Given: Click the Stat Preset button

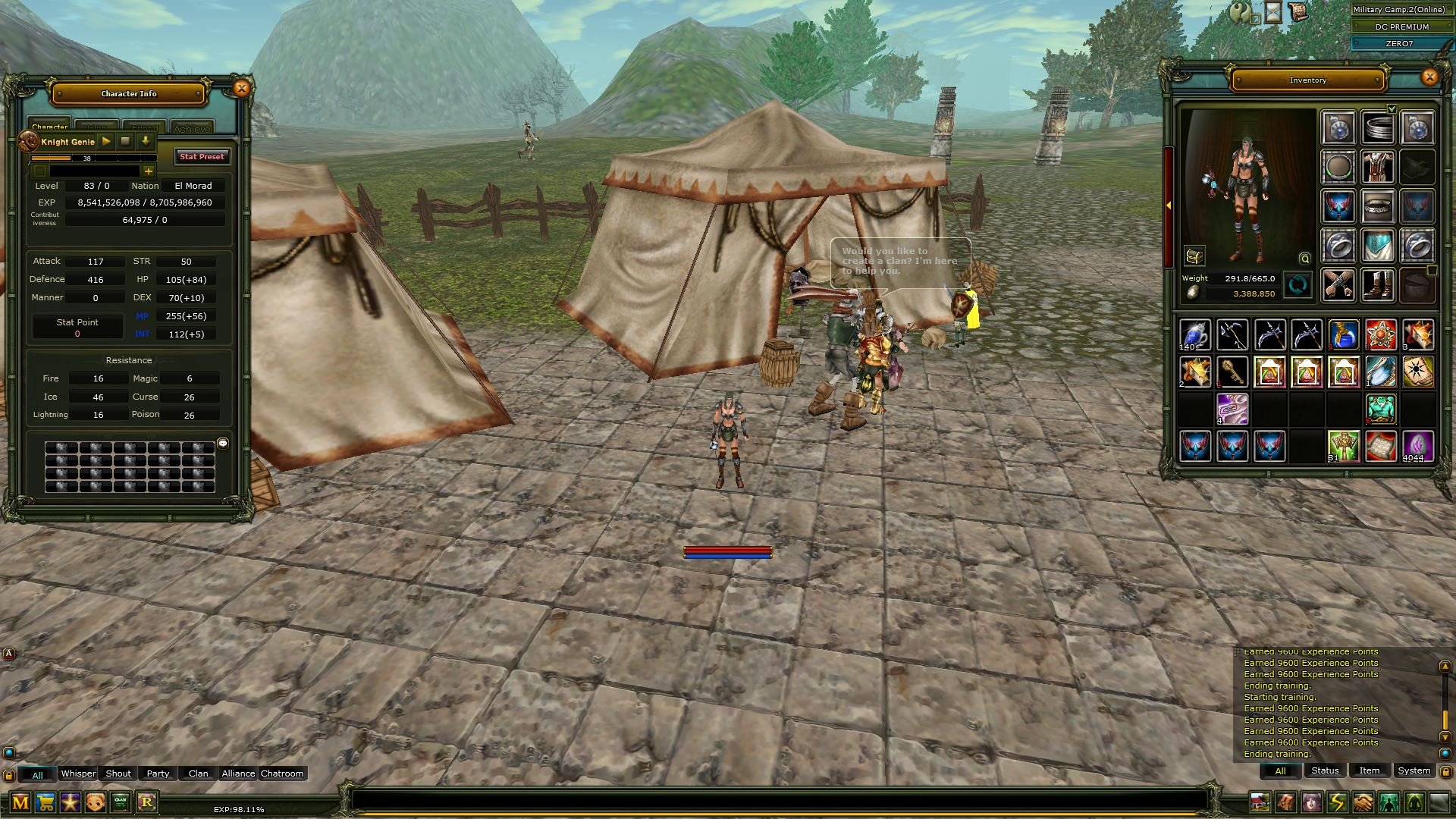Looking at the screenshot, I should click(202, 157).
